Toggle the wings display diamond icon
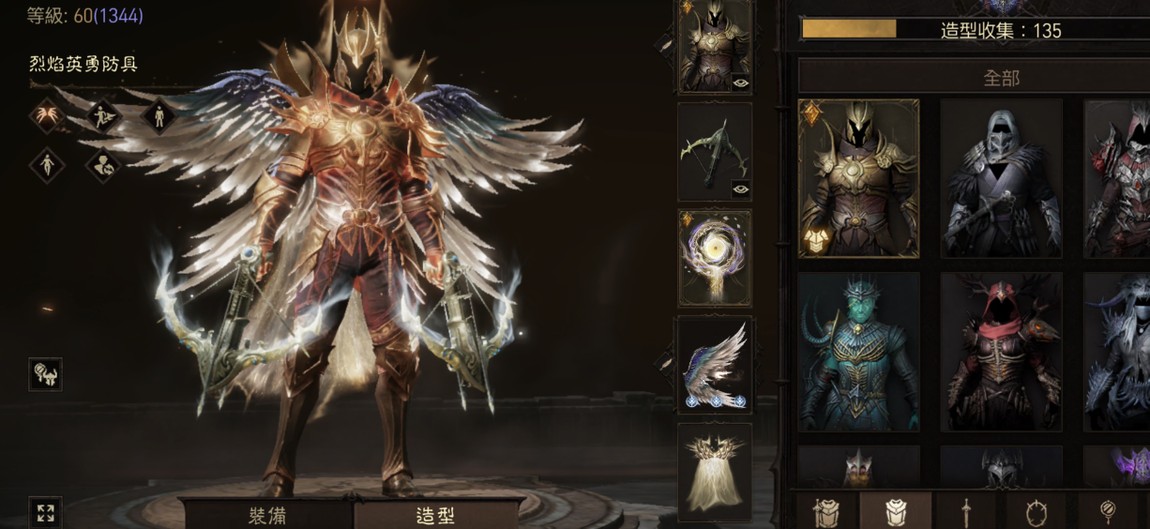This screenshot has height=529, width=1150. [x=47, y=116]
